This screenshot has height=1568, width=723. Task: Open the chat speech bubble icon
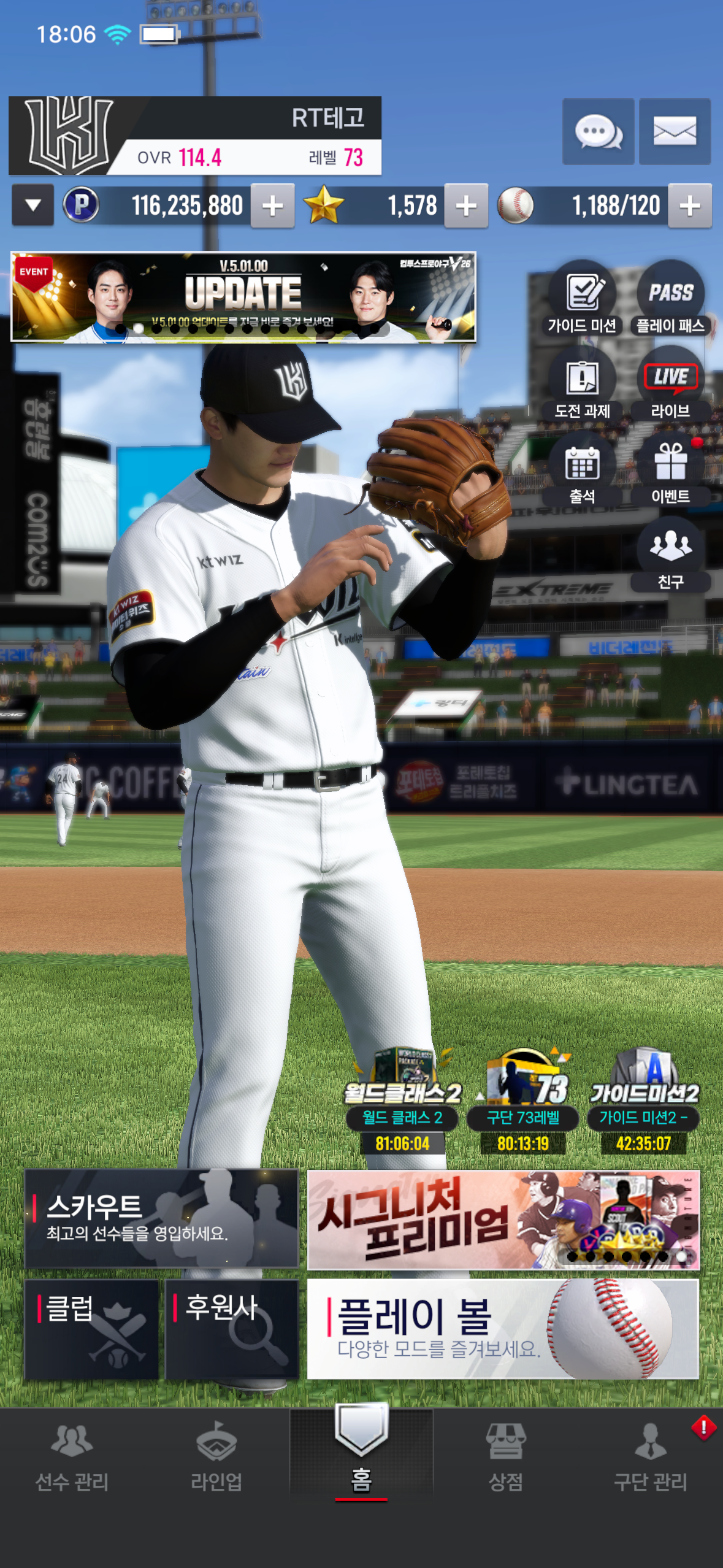598,131
